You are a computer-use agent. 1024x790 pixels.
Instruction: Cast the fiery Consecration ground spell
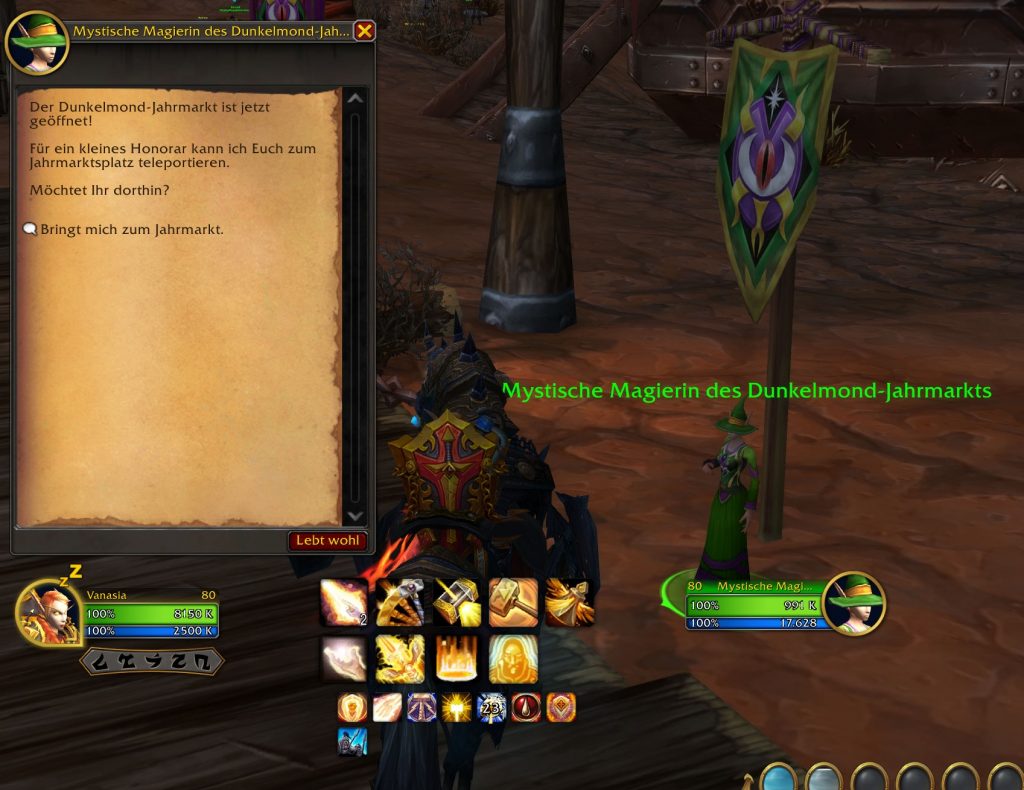point(456,659)
